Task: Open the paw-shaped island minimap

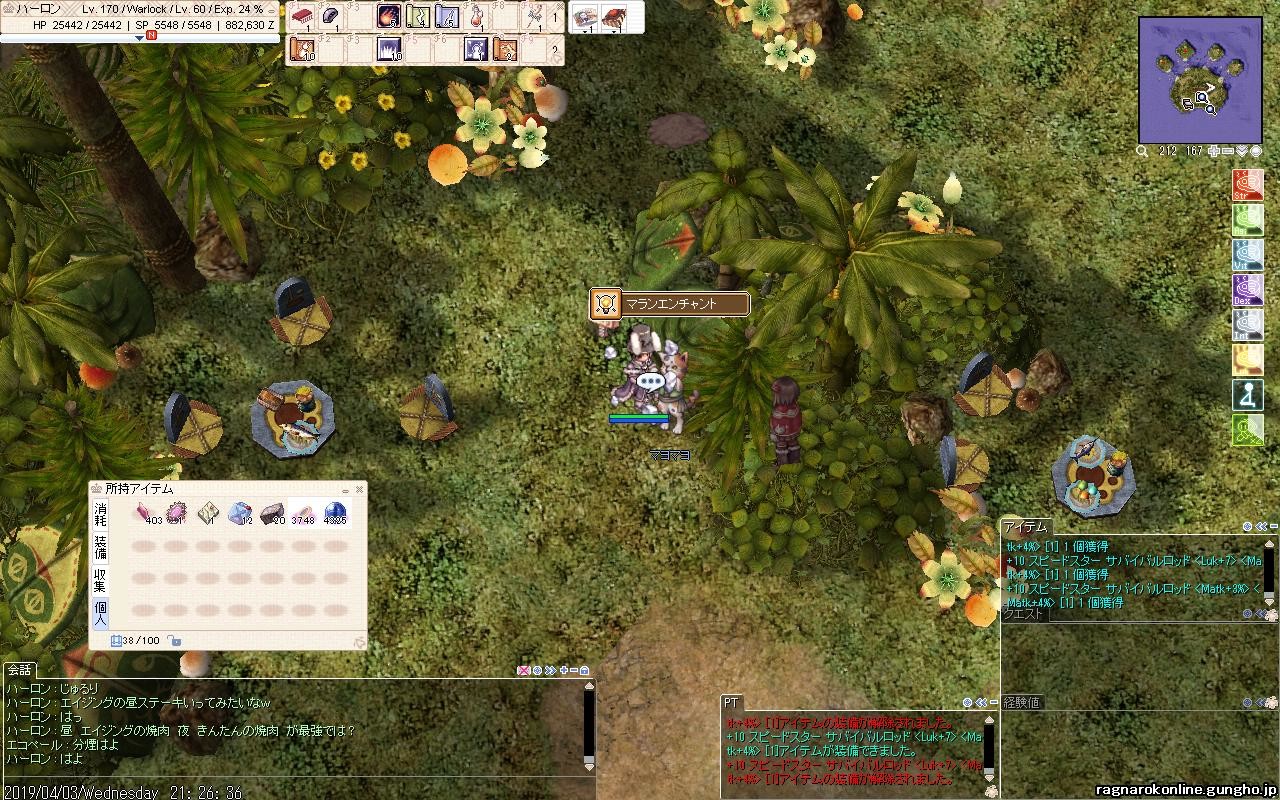Action: pyautogui.click(x=1200, y=80)
